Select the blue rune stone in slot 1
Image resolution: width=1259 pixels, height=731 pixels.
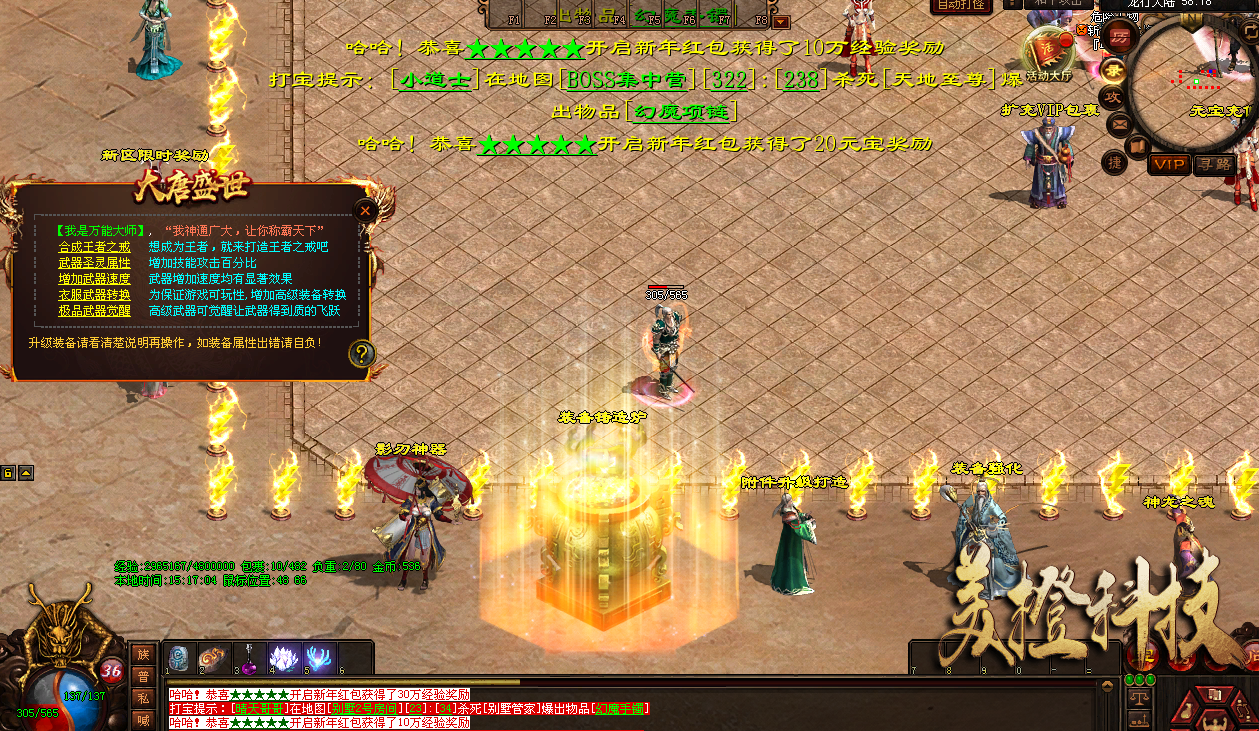[x=179, y=658]
